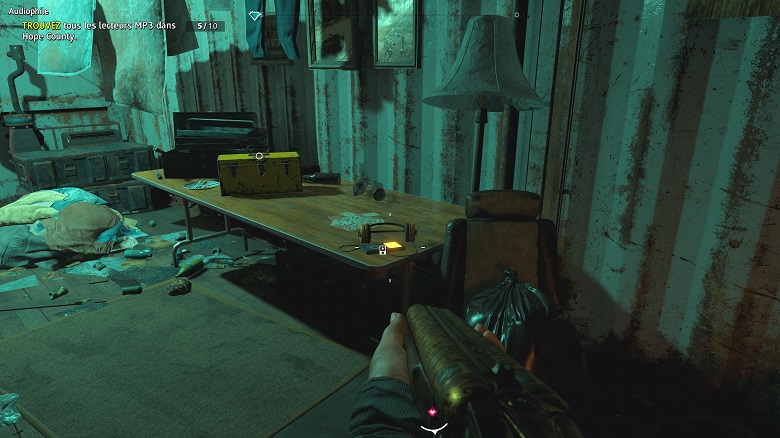The height and width of the screenshot is (438, 780).
Task: Click the pink heart health indicator icon
Action: [433, 412]
